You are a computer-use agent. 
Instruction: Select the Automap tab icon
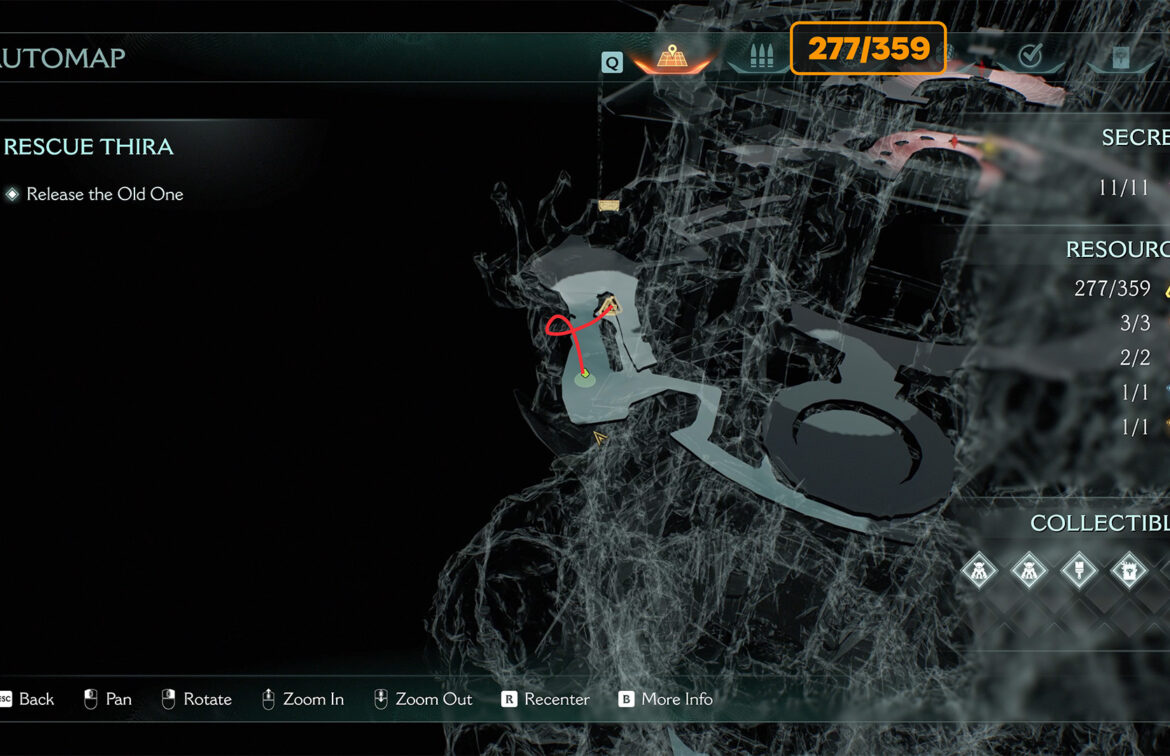pos(670,58)
